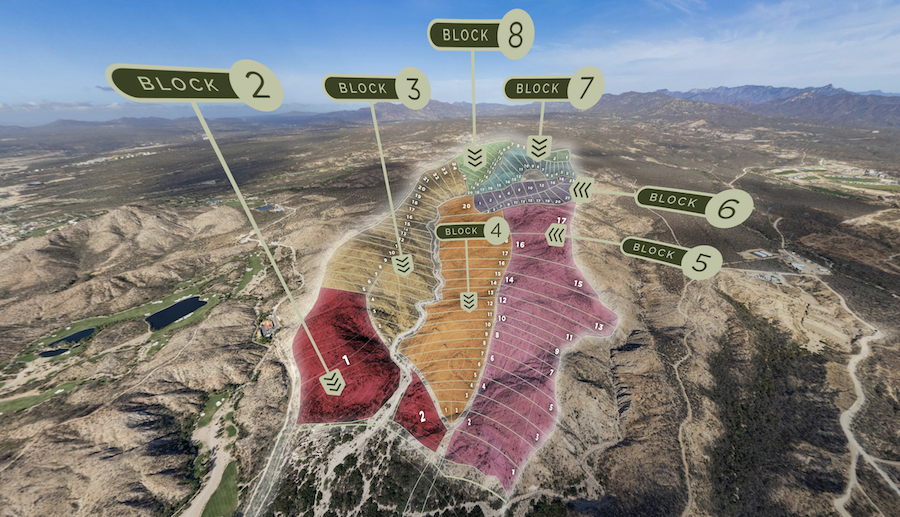Open the Block 5 label
The image size is (900, 517).
(670, 253)
